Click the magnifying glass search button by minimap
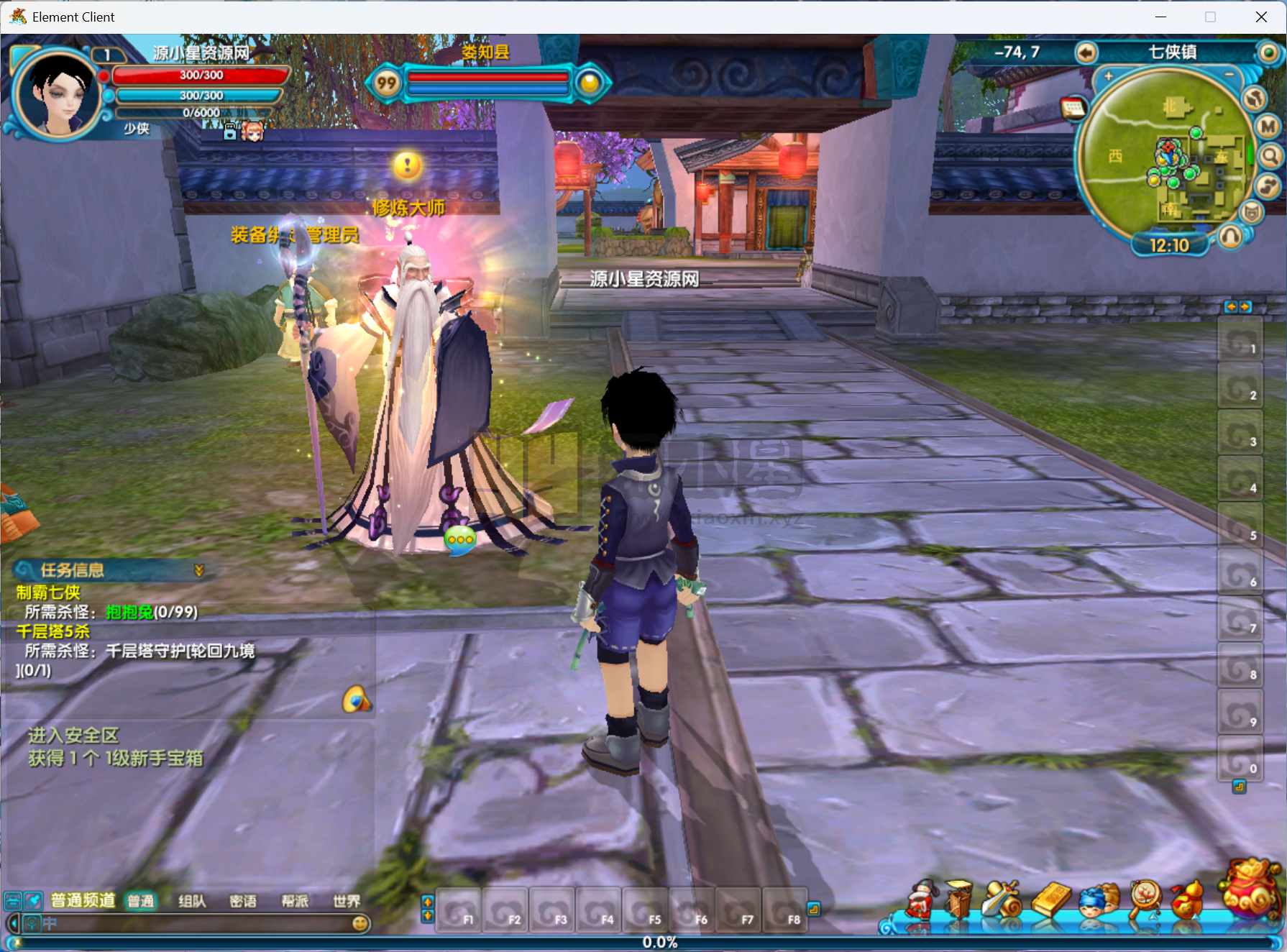The height and width of the screenshot is (952, 1287). tap(1270, 156)
